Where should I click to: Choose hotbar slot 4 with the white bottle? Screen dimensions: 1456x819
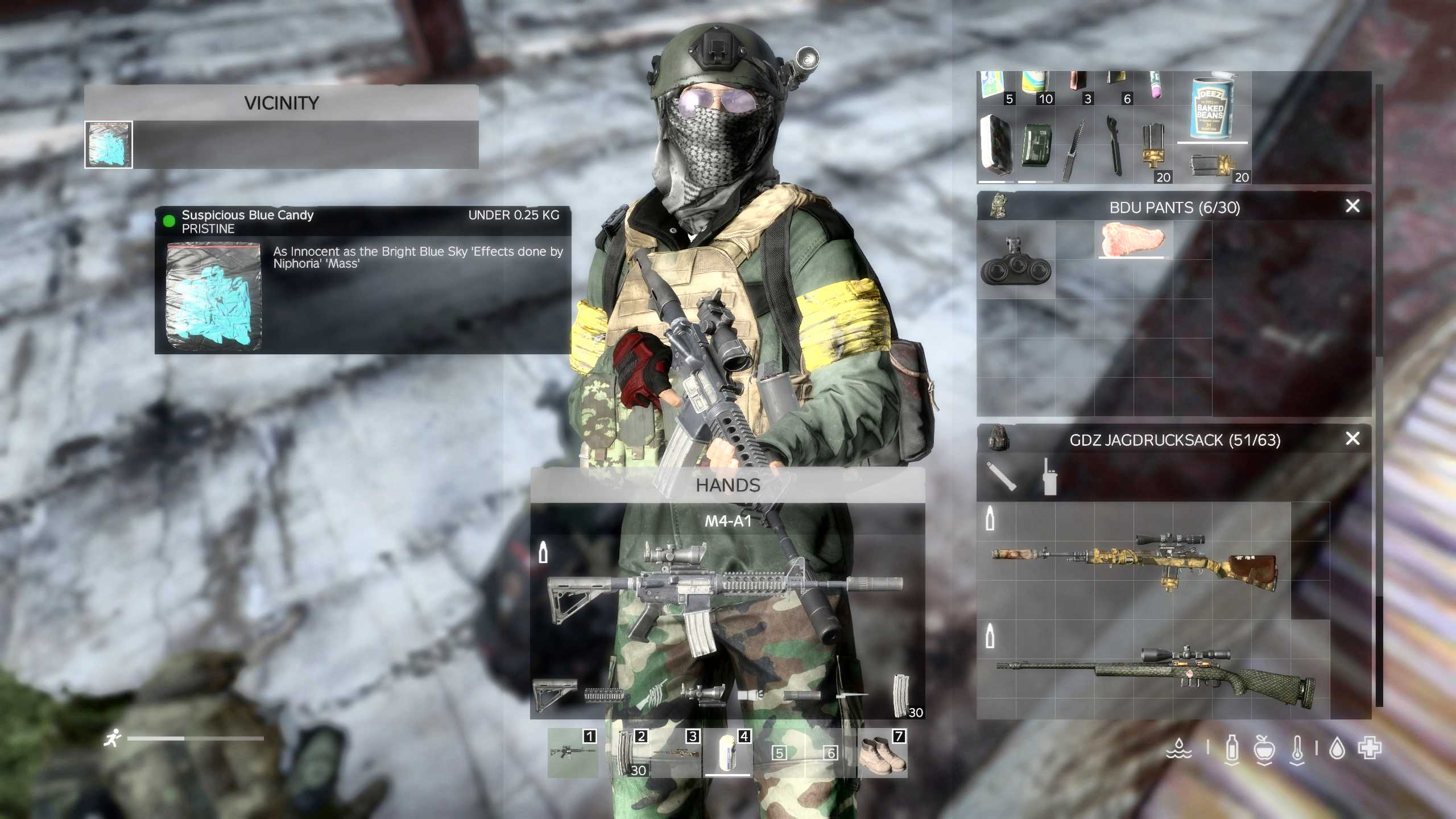coord(727,752)
